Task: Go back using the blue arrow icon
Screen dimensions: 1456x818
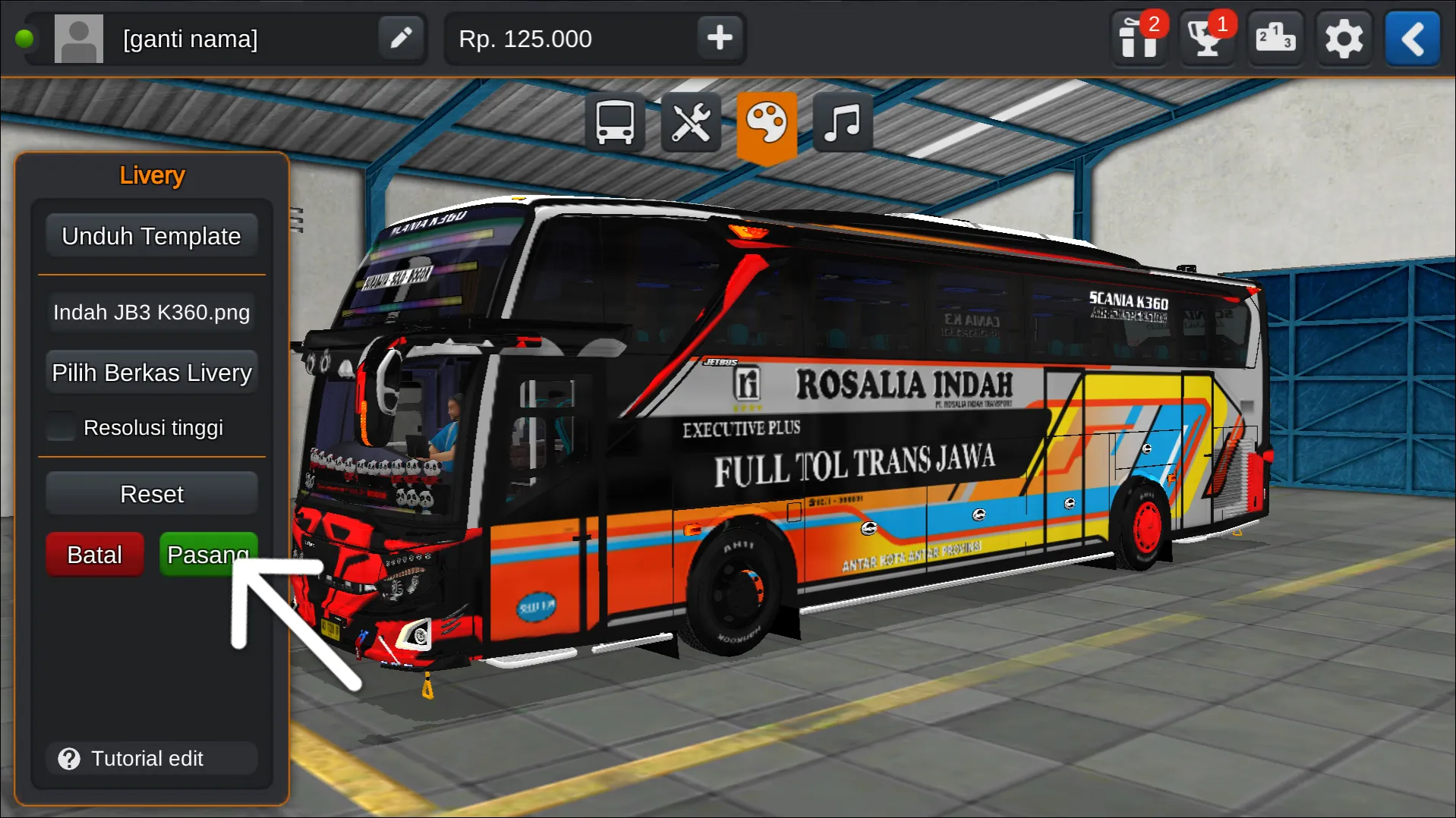Action: click(1412, 38)
